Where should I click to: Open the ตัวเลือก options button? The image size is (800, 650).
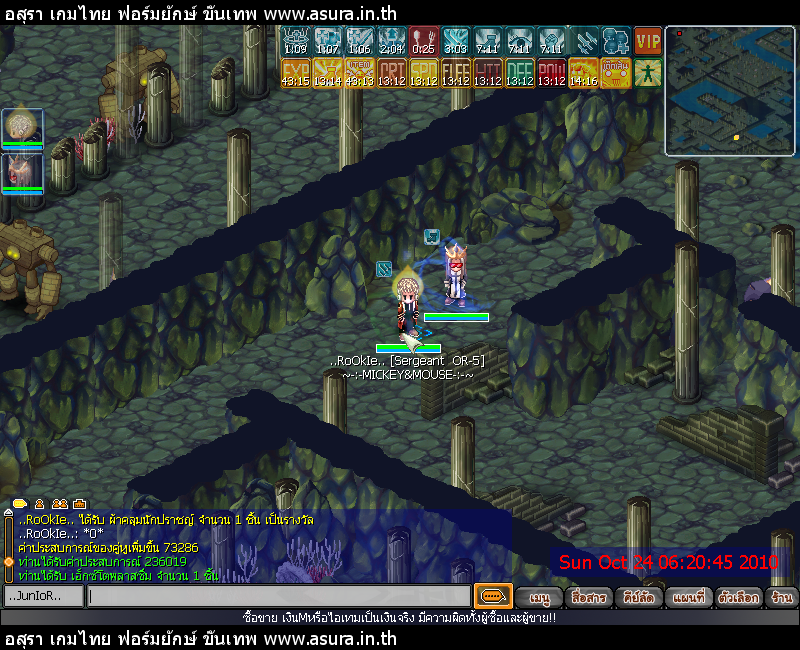coord(739,597)
